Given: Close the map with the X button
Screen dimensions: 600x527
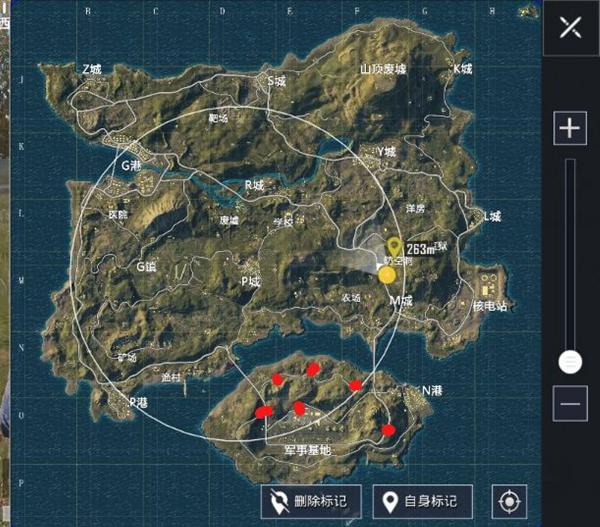Looking at the screenshot, I should [x=571, y=27].
